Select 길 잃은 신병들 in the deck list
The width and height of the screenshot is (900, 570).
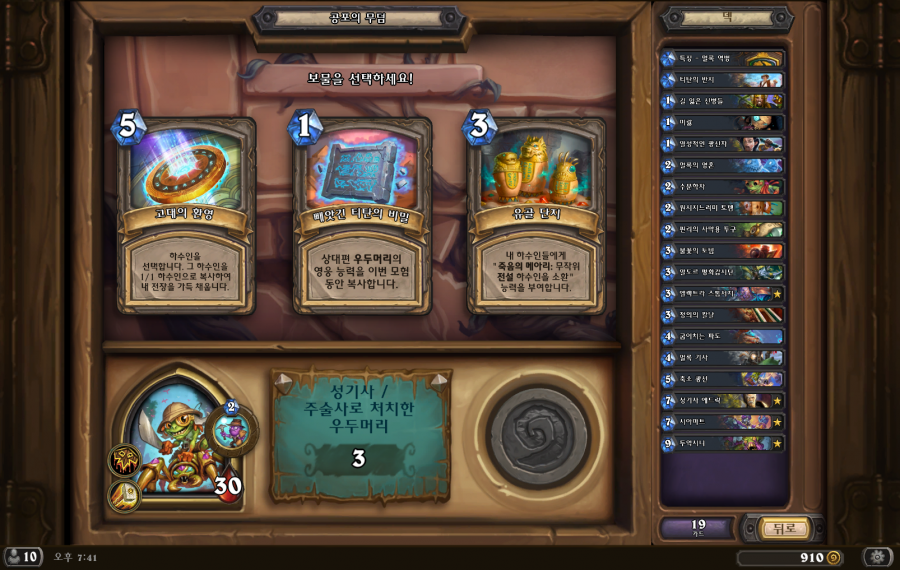click(x=722, y=101)
